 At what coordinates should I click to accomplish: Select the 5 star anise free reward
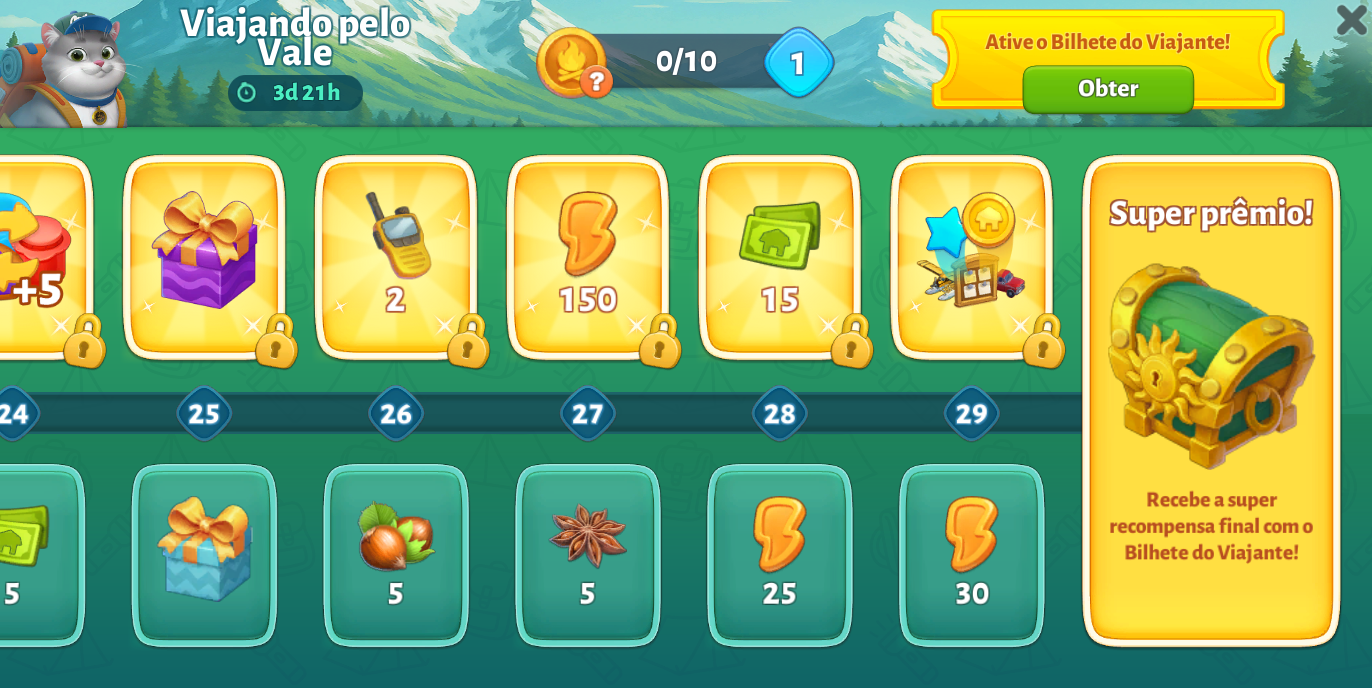(x=588, y=555)
